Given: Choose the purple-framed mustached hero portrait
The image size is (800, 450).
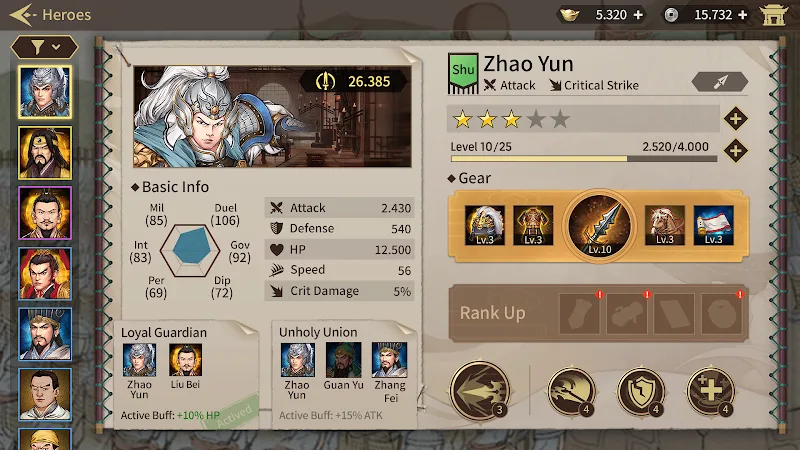Looking at the screenshot, I should point(45,212).
